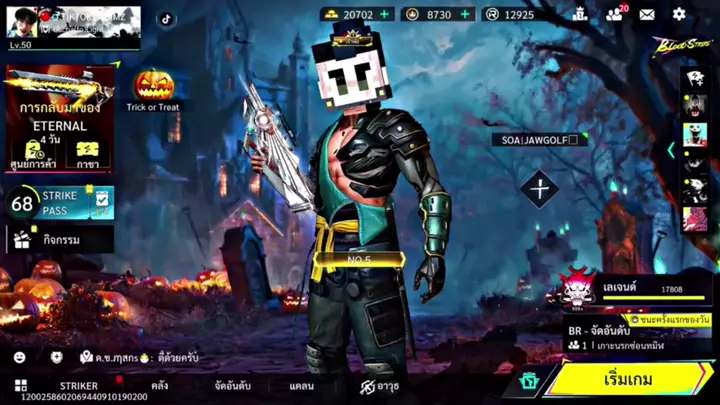Collapse the friends list side arrow

click(x=671, y=150)
